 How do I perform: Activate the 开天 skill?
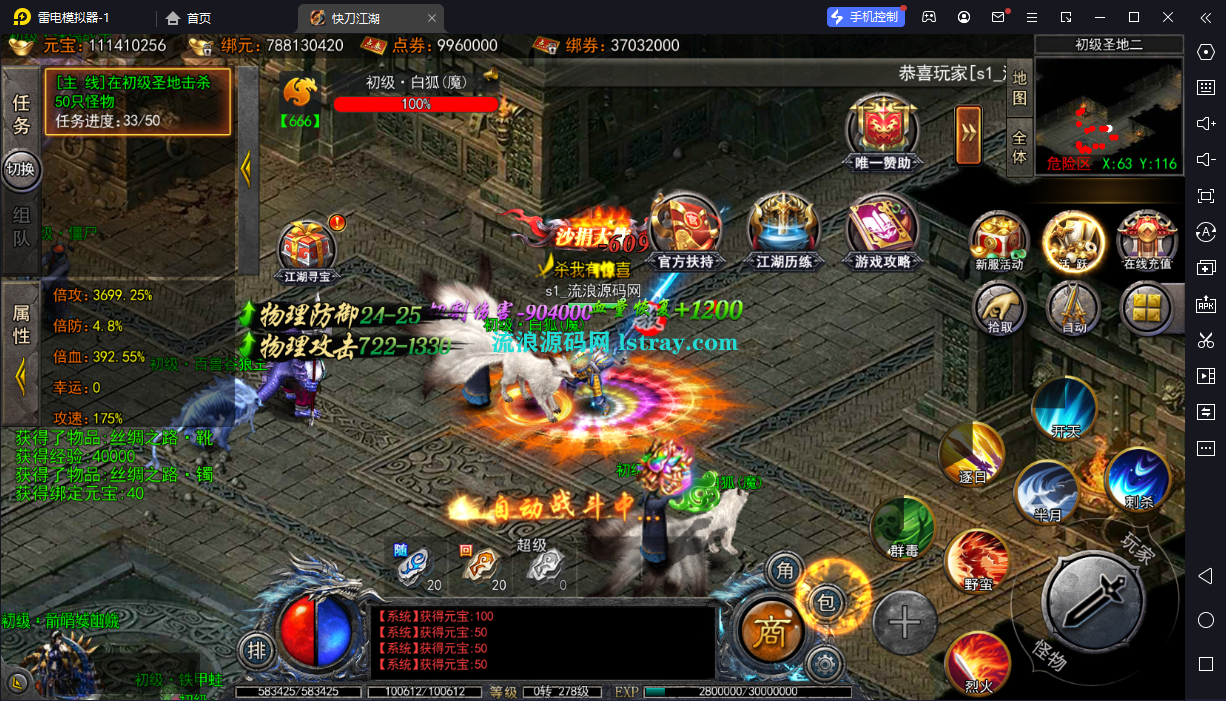coord(1065,409)
